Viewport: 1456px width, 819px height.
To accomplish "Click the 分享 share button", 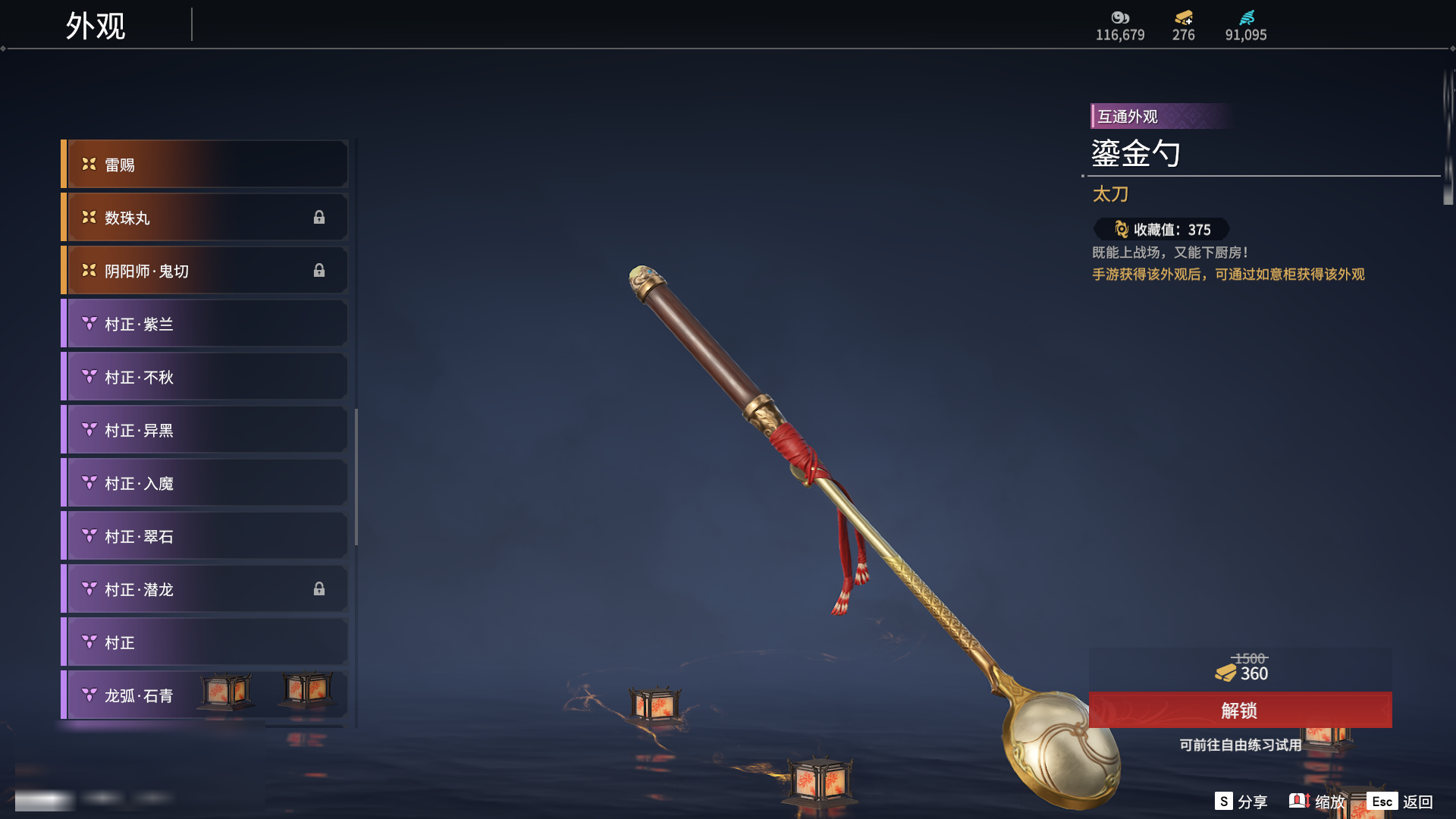I will click(1241, 802).
